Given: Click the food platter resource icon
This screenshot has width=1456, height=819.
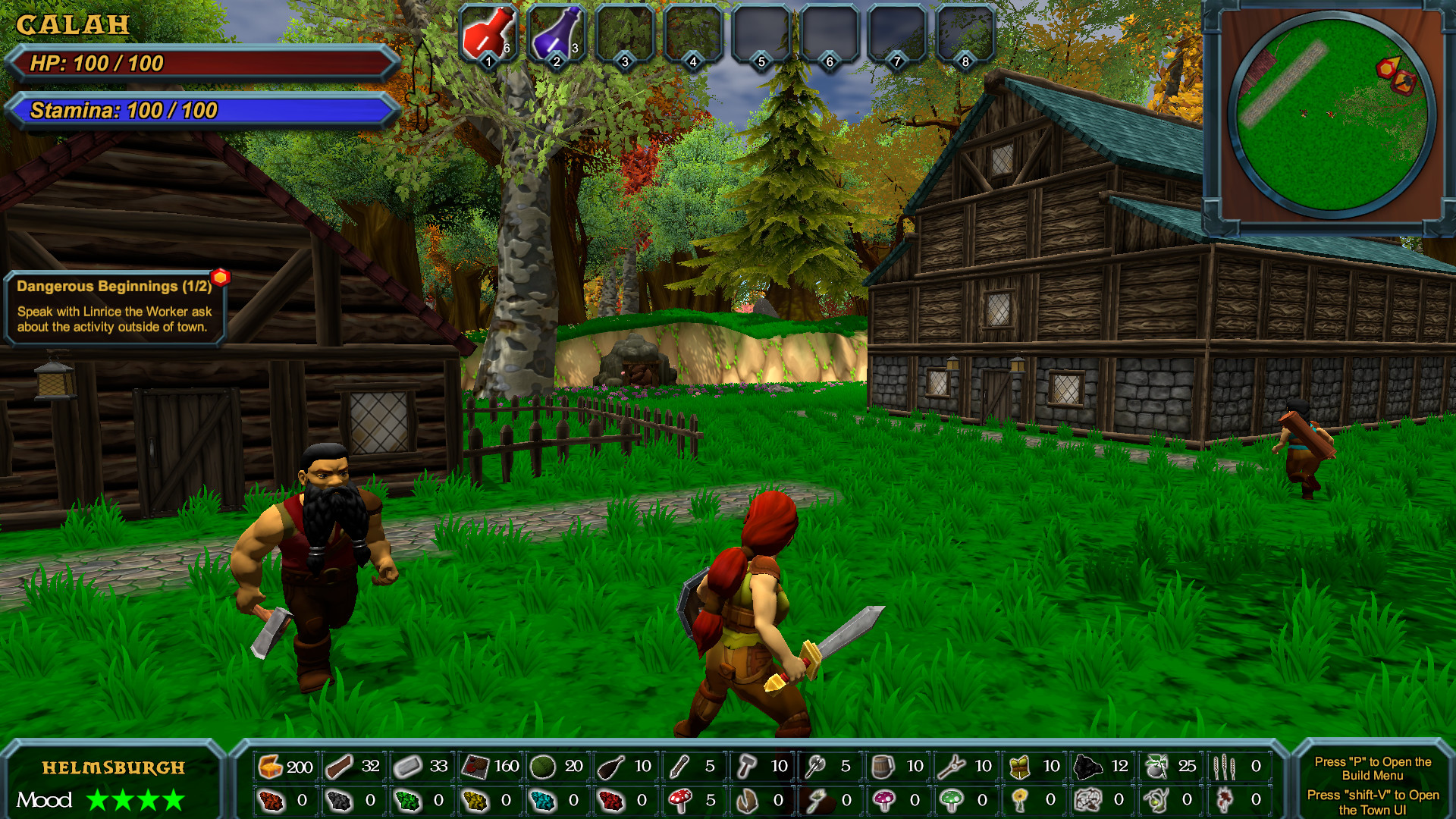Looking at the screenshot, I should (x=475, y=767).
